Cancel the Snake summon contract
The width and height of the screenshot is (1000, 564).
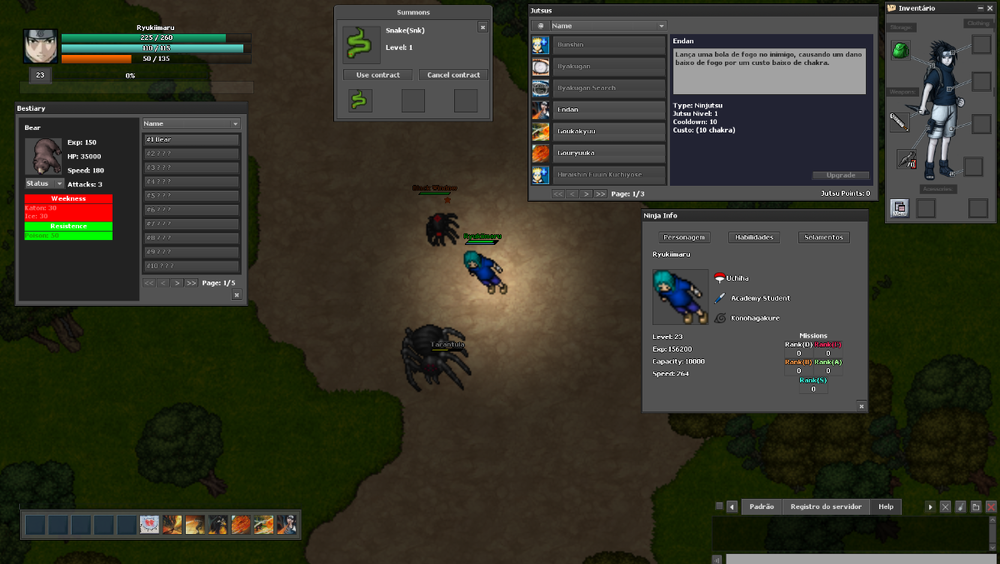tap(452, 75)
